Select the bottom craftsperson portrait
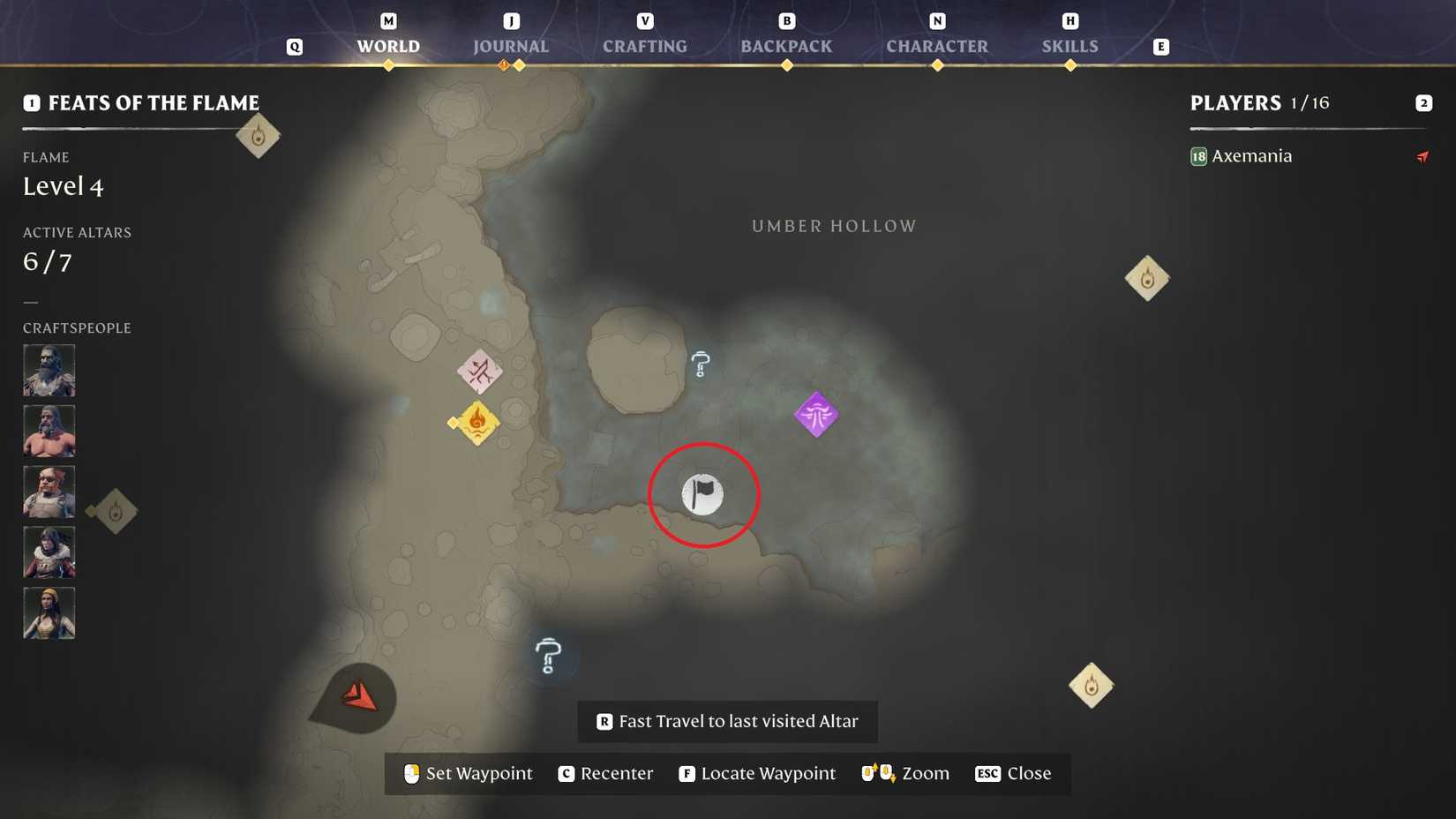Viewport: 1456px width, 819px height. tap(49, 612)
